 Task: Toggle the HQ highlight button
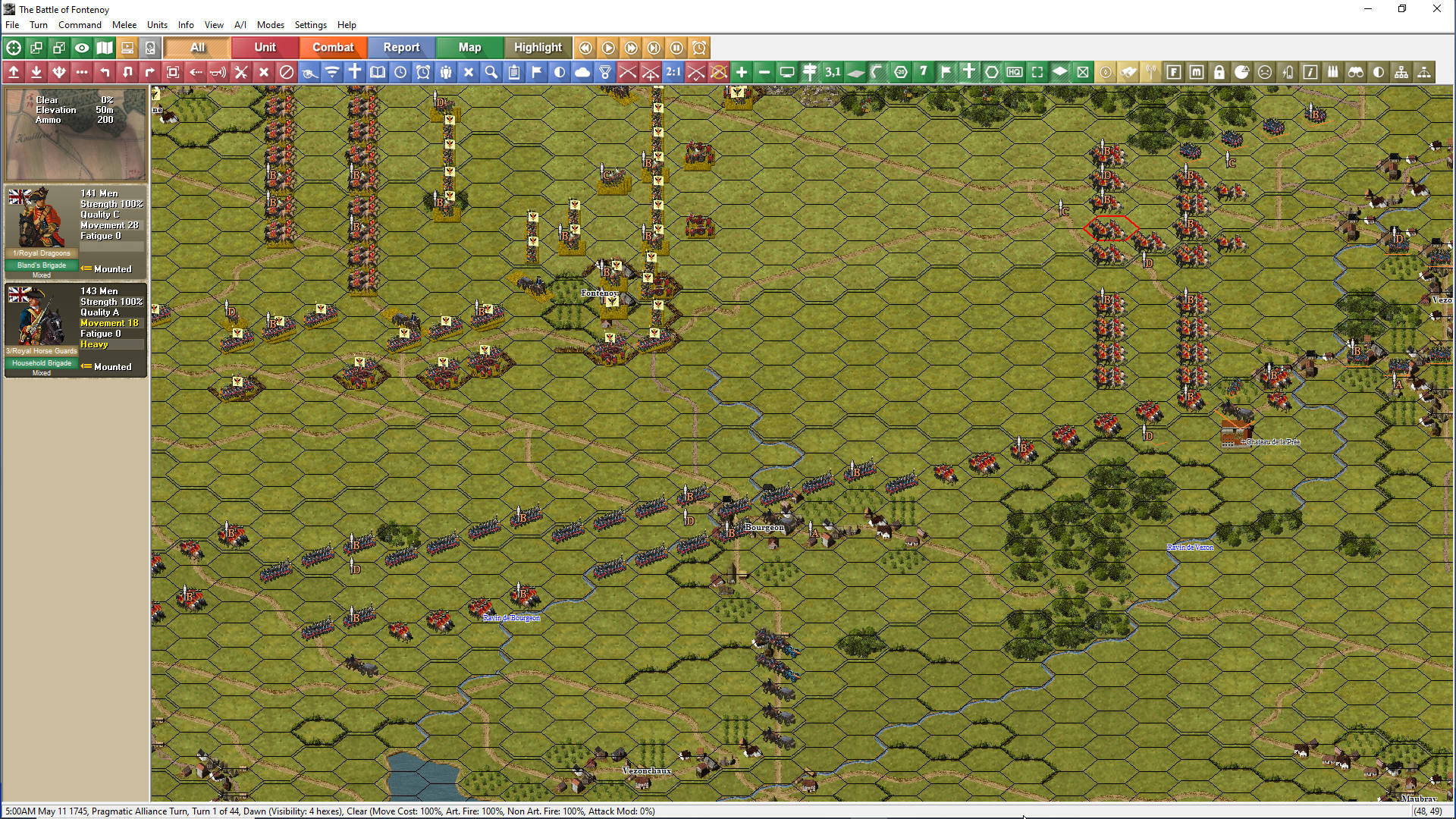point(1015,72)
